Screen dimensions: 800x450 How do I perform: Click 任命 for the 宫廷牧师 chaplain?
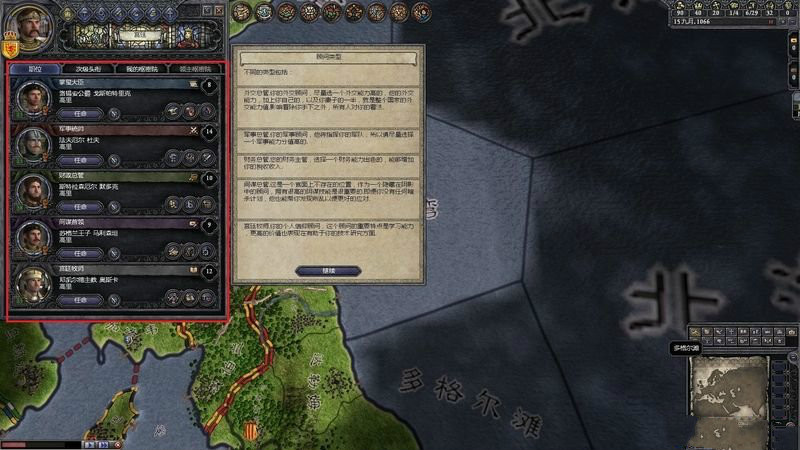(84, 298)
